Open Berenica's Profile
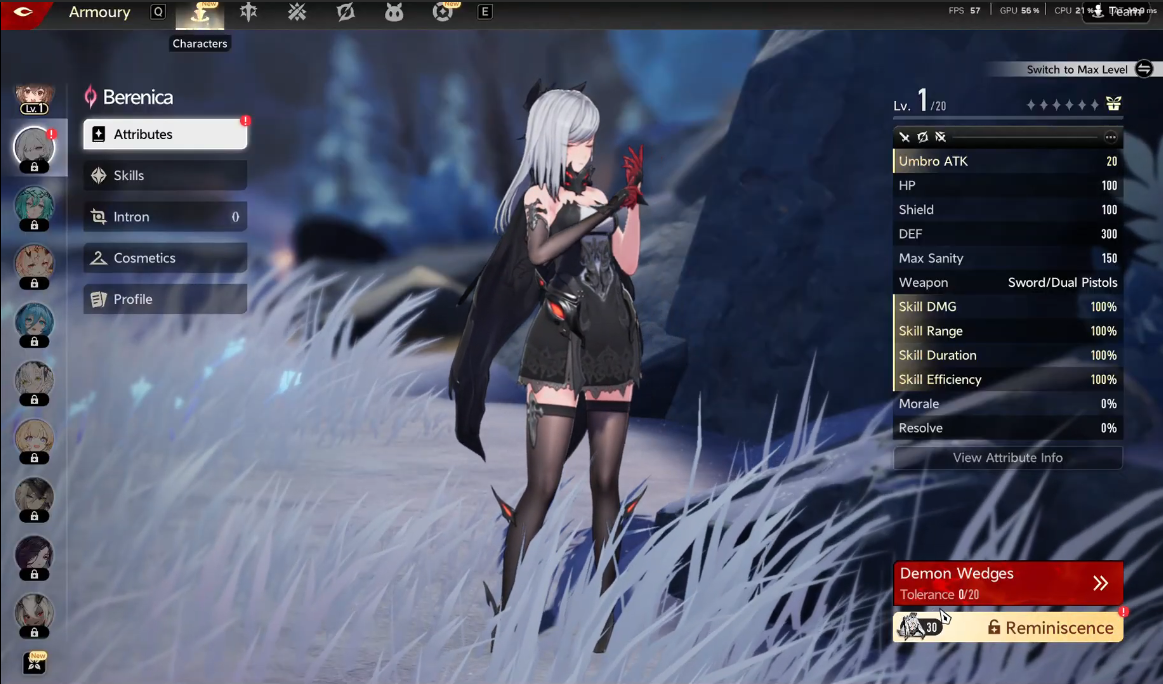This screenshot has height=684, width=1163. 165,299
